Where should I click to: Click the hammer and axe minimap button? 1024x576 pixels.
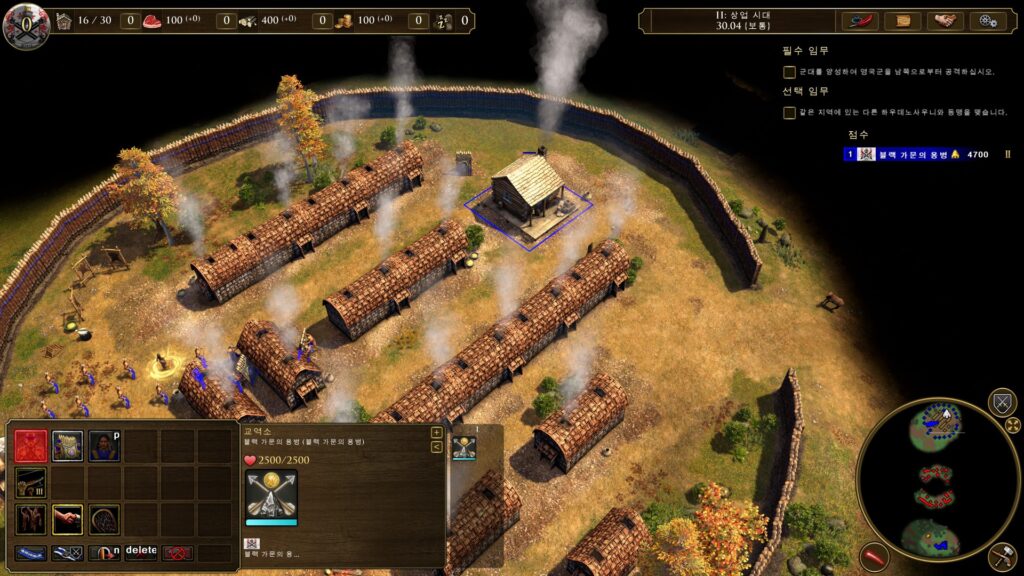[1002, 557]
